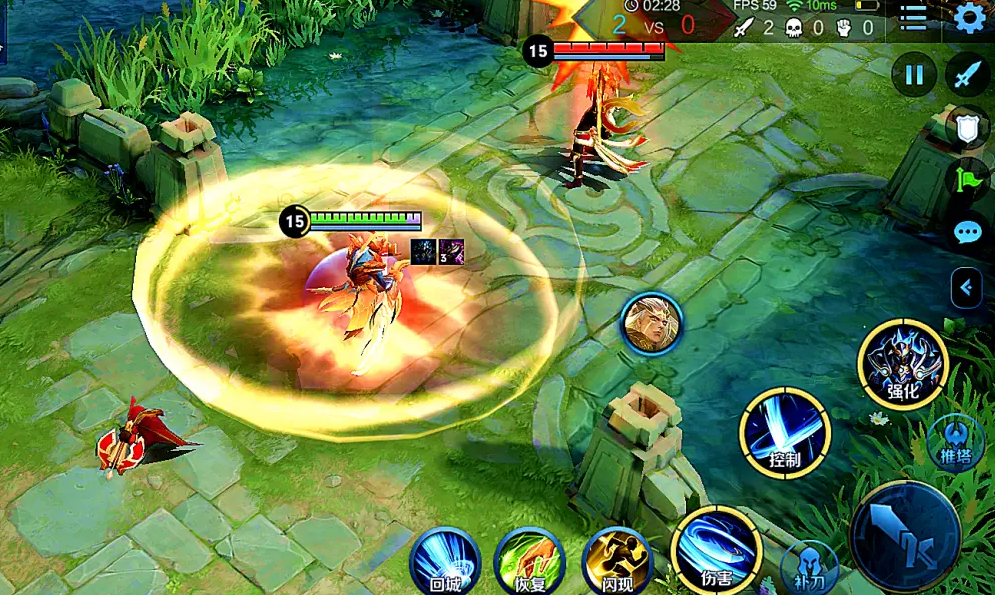Open the chat bubble

coord(967,233)
